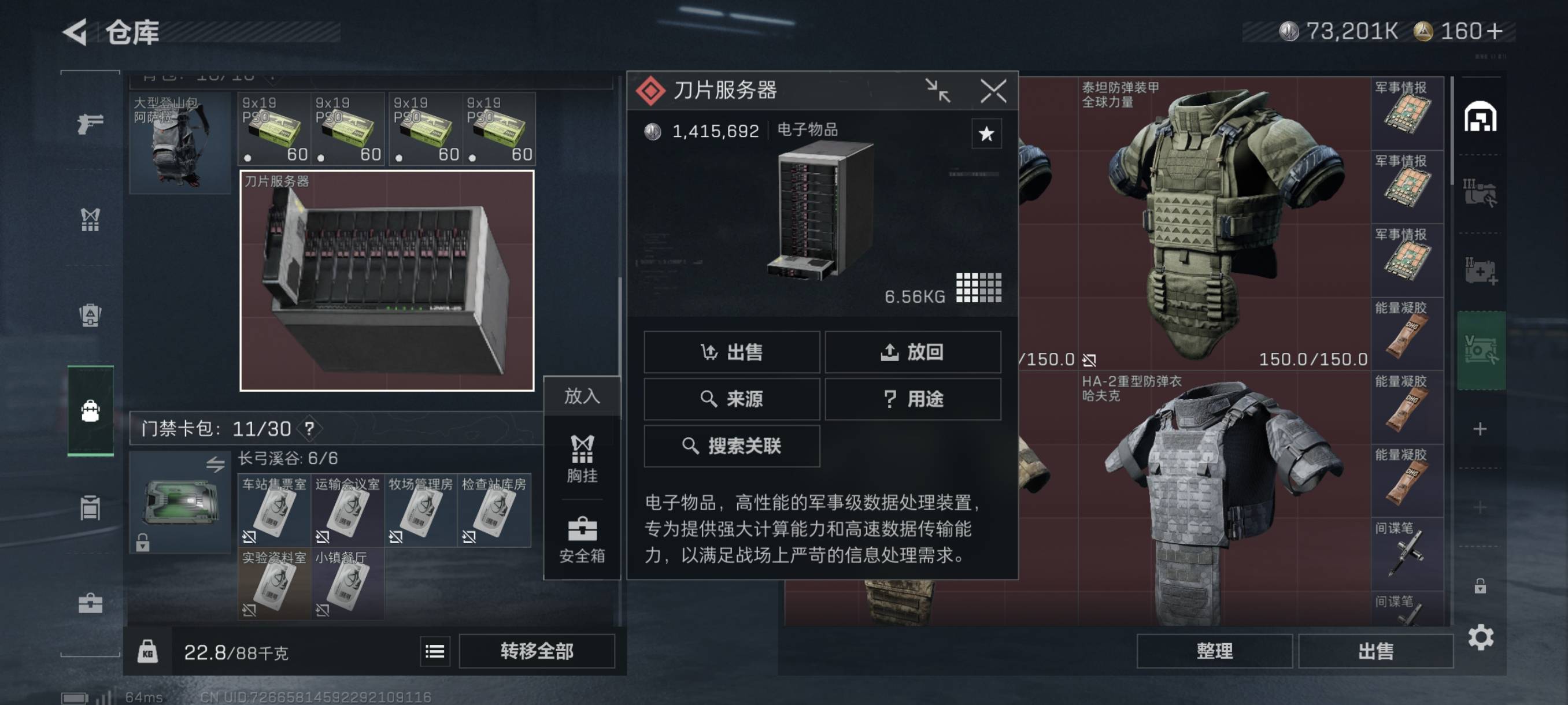Favorite the item with the star button

[x=986, y=134]
